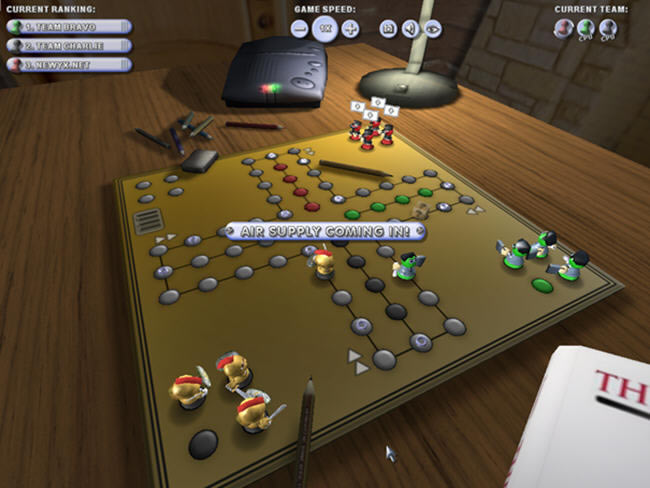Select Newyx.net in the ranking list

click(x=69, y=65)
